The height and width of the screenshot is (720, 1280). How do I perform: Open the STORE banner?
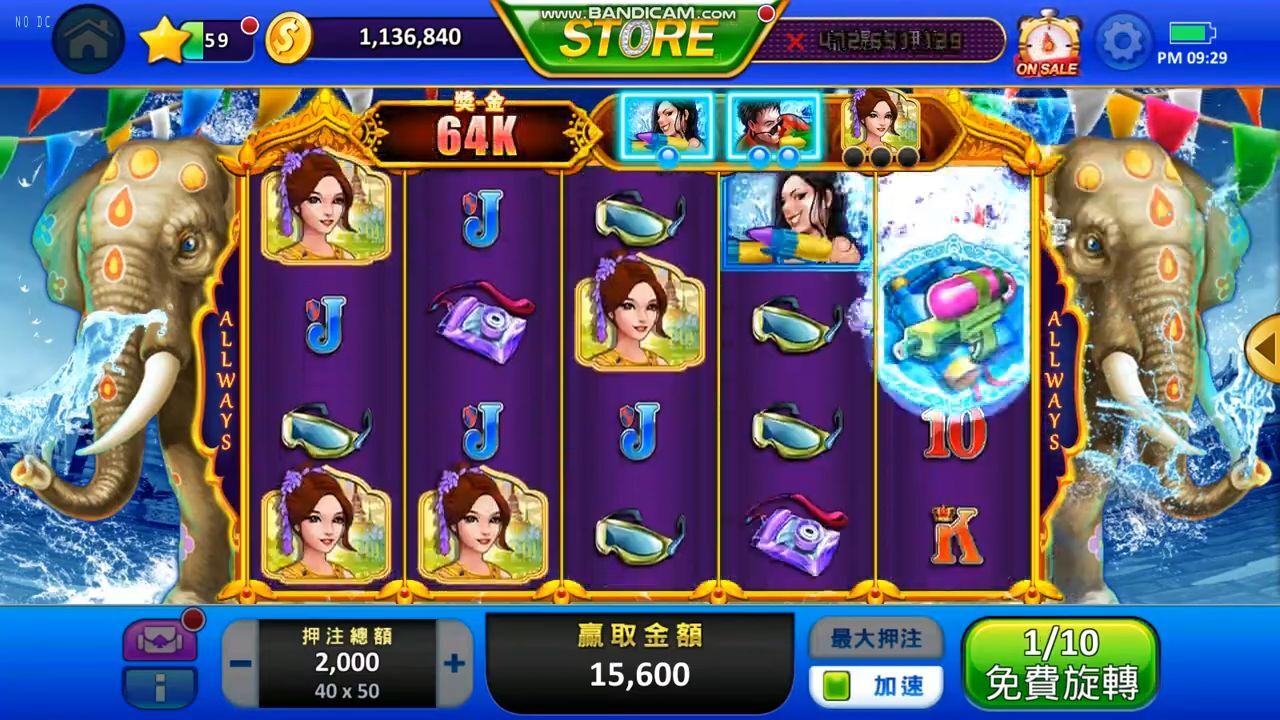[638, 38]
